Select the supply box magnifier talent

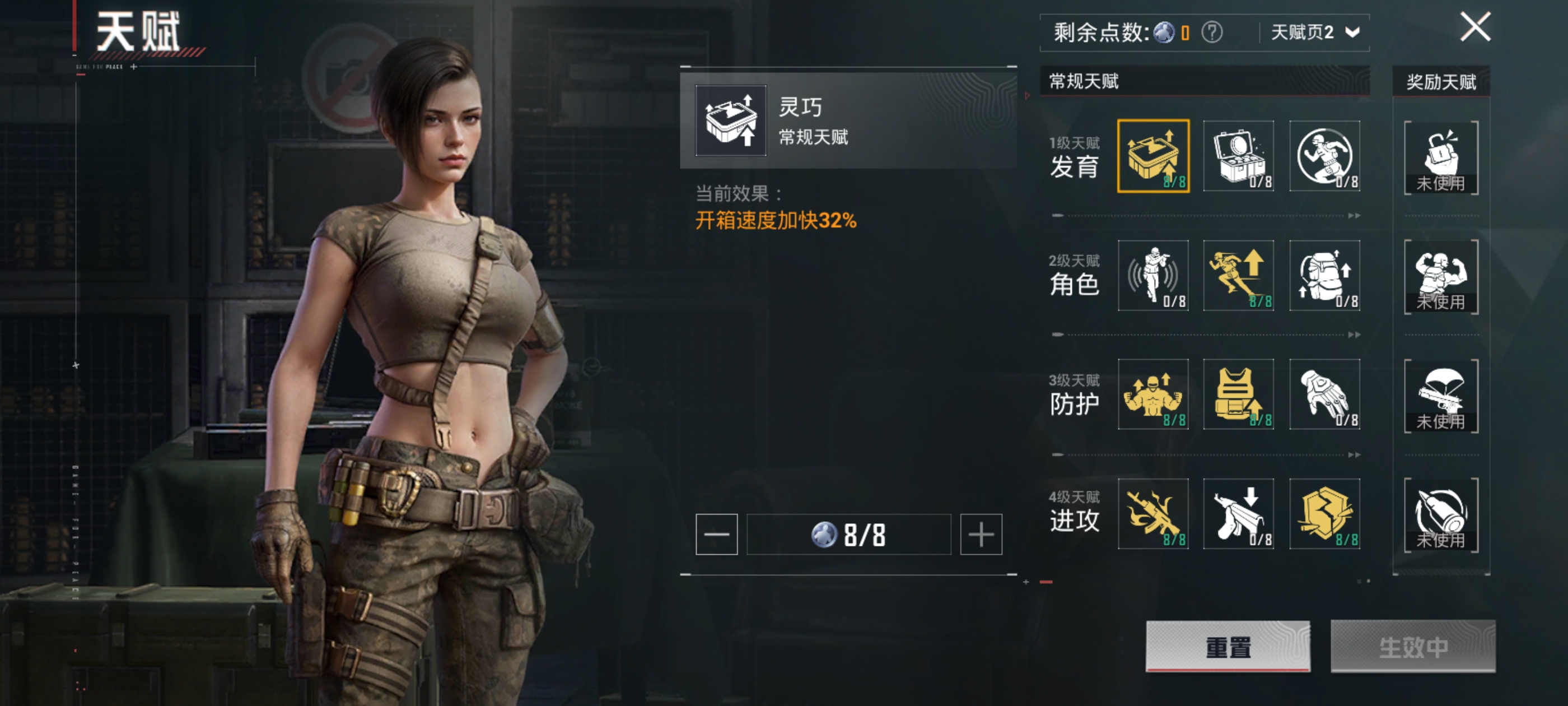click(x=1239, y=156)
